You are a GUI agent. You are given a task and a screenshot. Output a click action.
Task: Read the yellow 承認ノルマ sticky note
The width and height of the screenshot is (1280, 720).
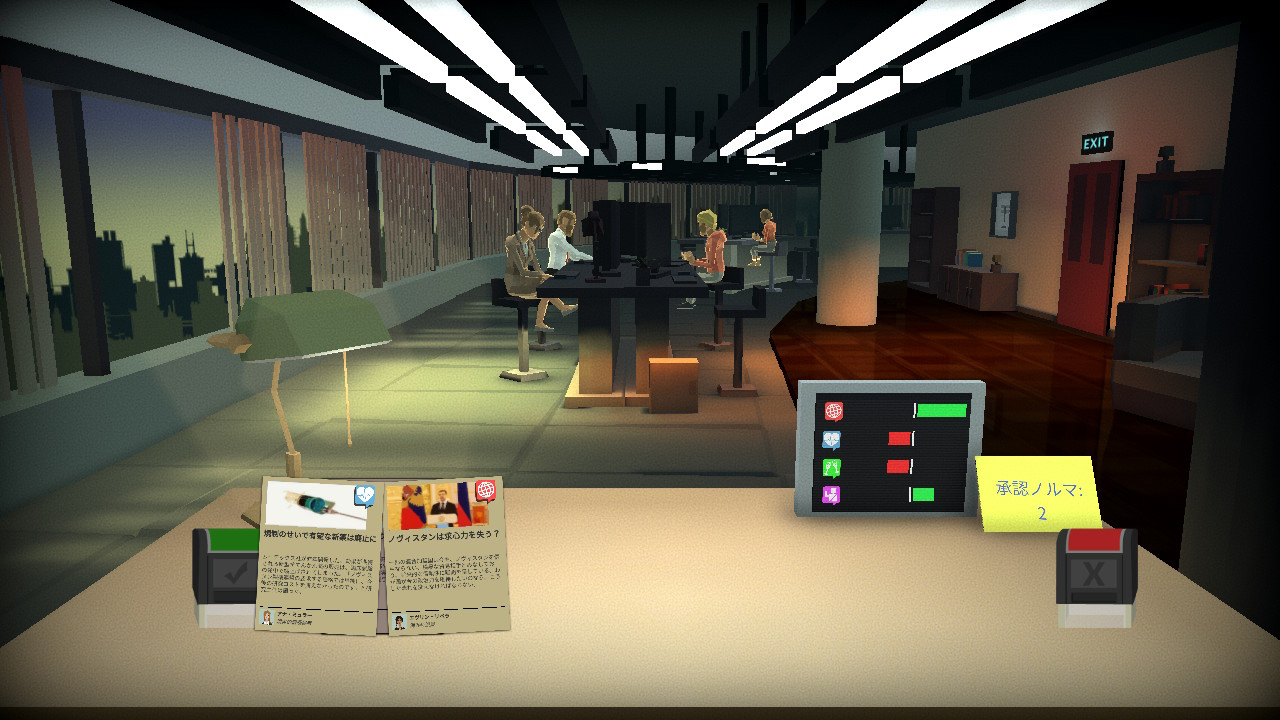[x=1037, y=494]
